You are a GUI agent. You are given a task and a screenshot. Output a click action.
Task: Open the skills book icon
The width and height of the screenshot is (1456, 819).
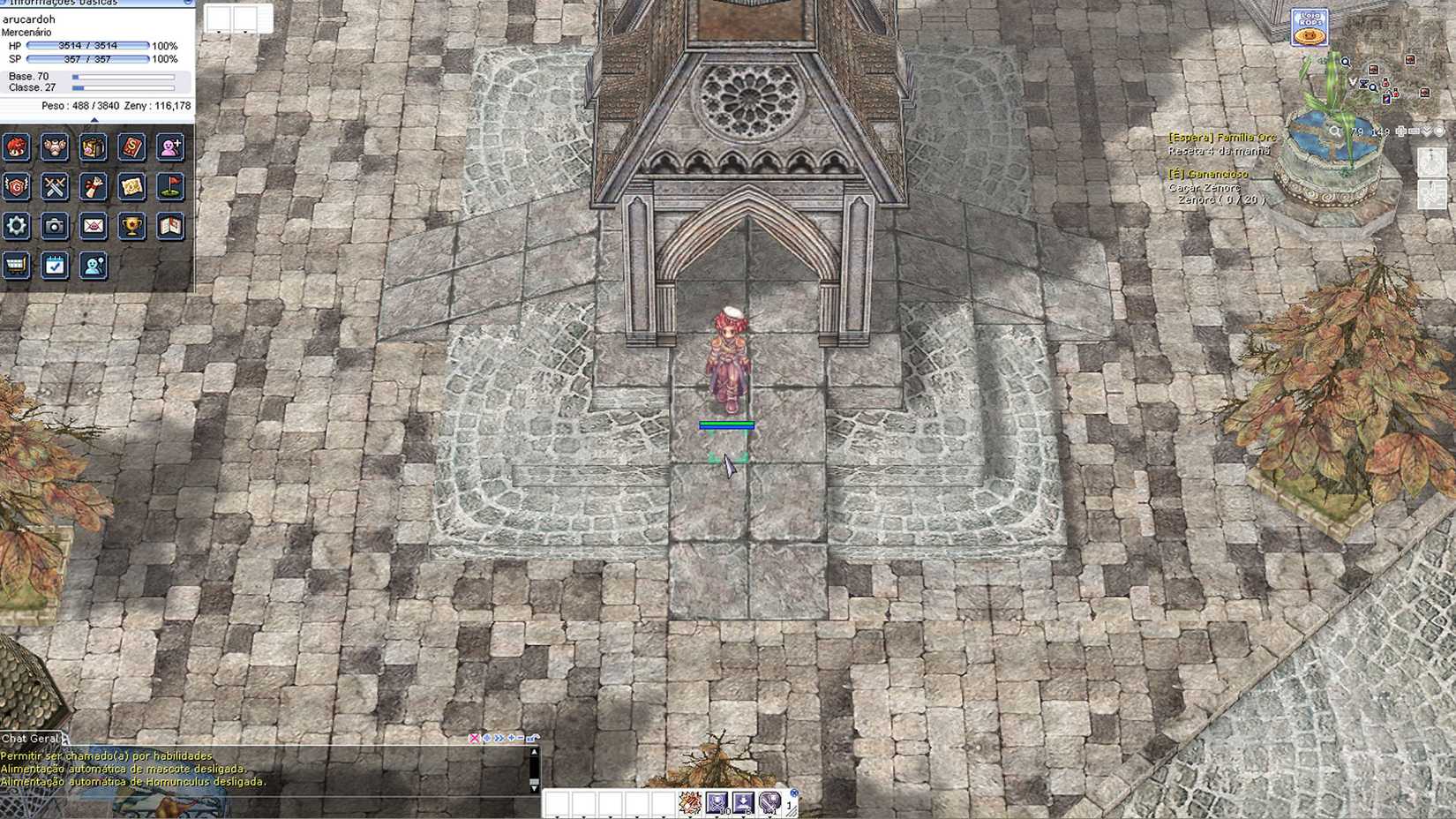[x=131, y=149]
